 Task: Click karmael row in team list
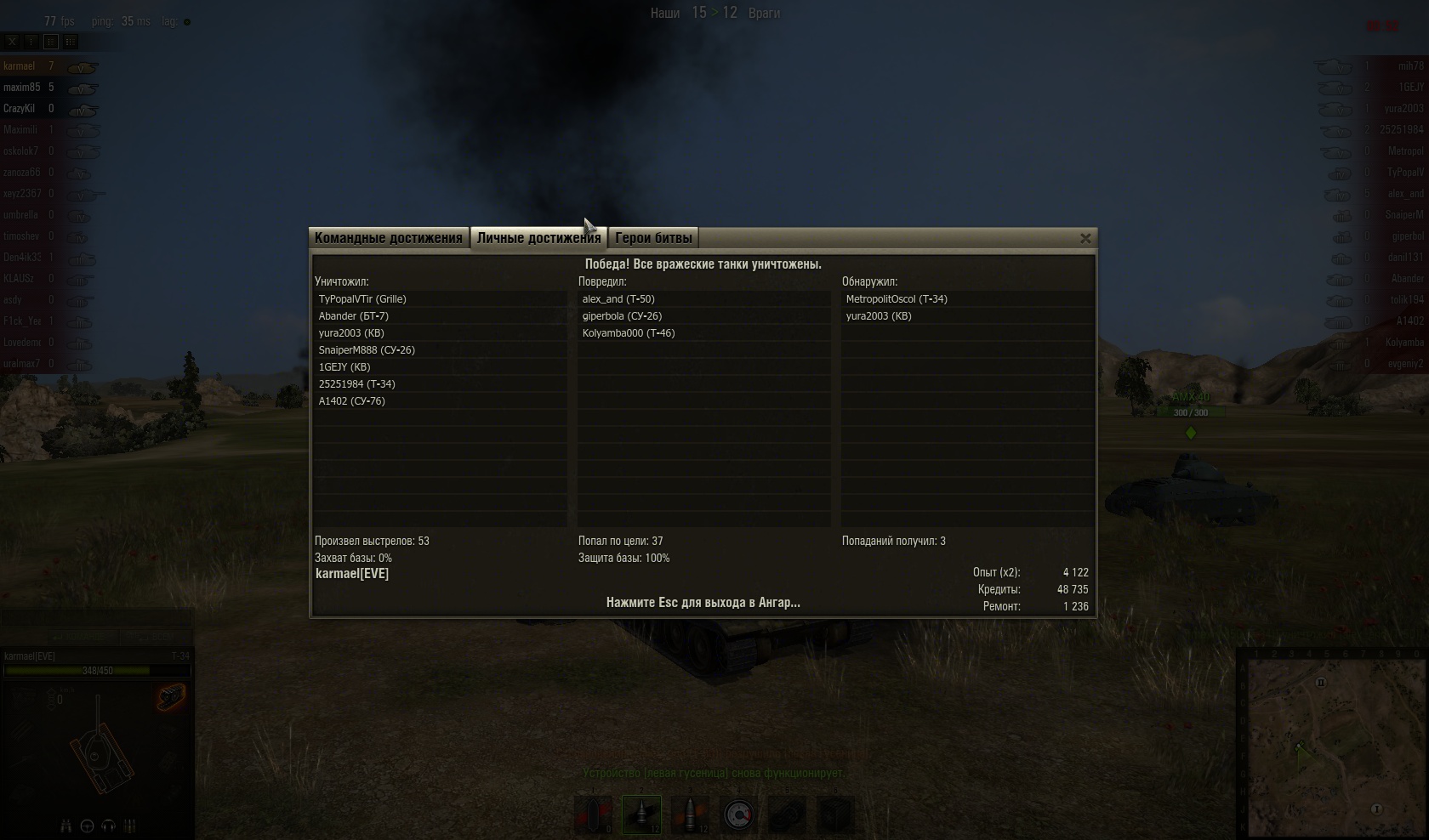20,66
